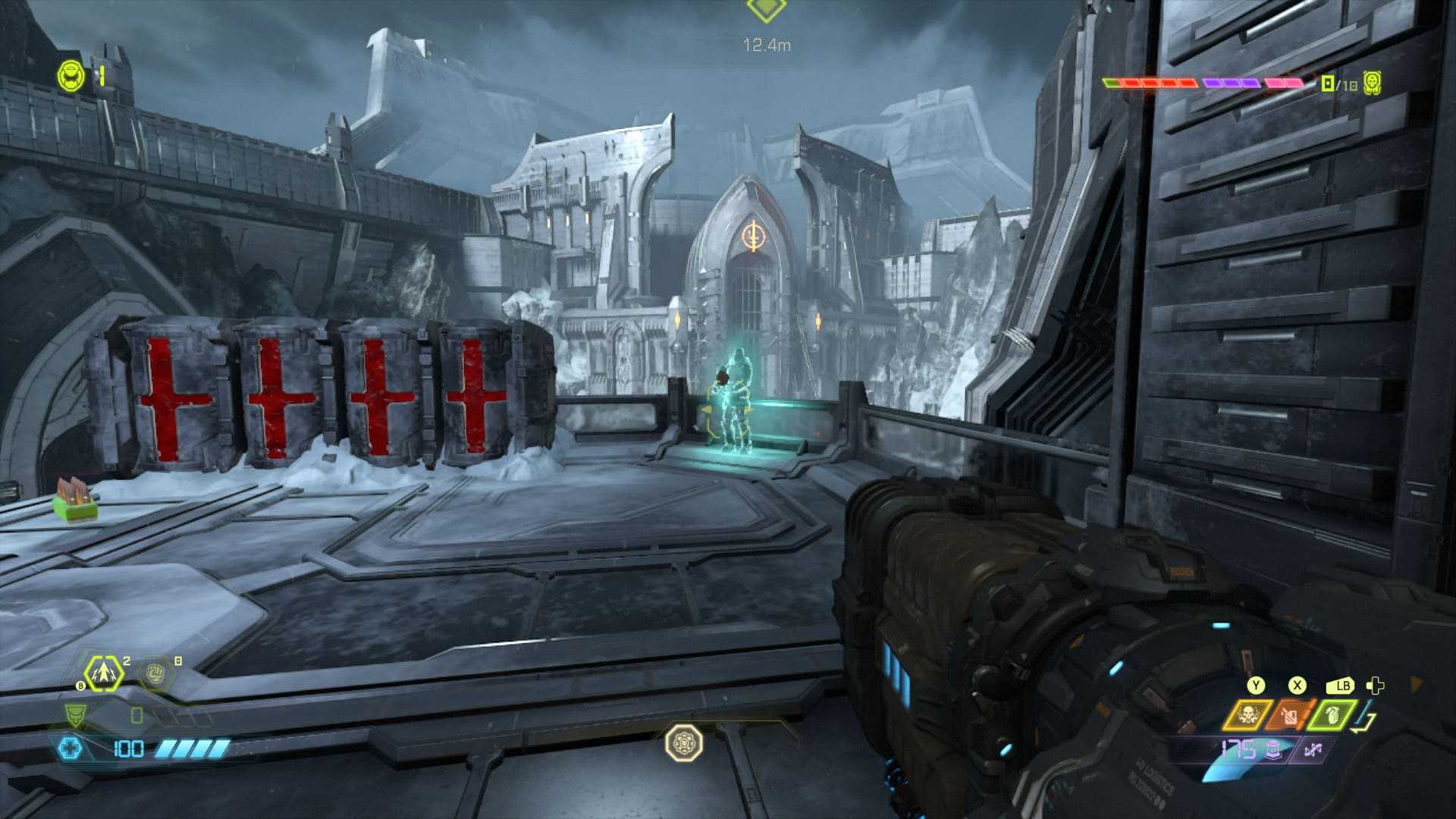Click the equipment swap arrow icon

(x=1366, y=717)
